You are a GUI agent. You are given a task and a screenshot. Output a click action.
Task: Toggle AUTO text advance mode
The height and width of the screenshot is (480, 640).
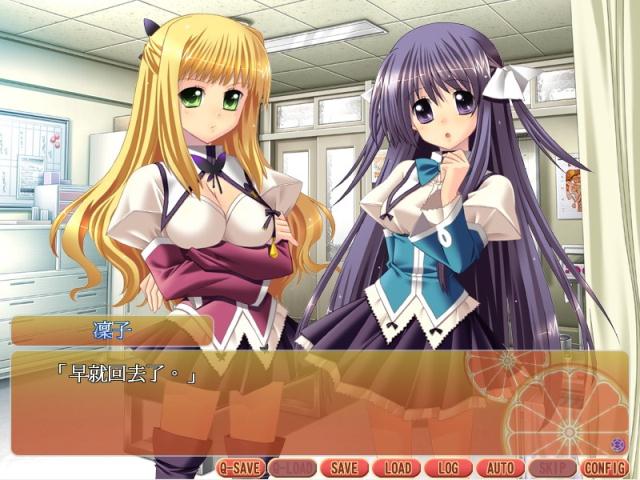(x=500, y=467)
